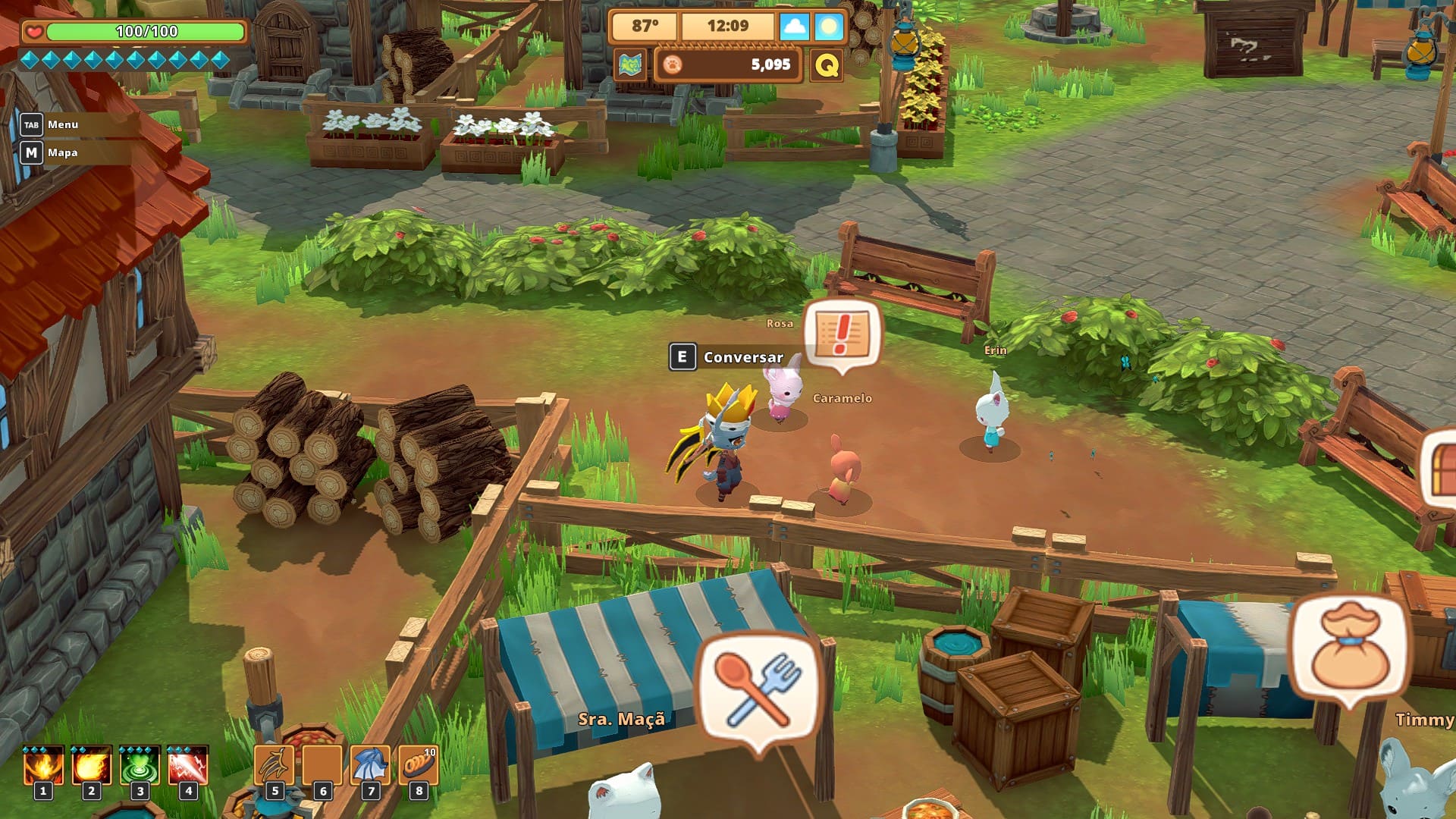Activate the fire swirl ability in slot 1
Screen dimensions: 1456x819
[x=43, y=766]
